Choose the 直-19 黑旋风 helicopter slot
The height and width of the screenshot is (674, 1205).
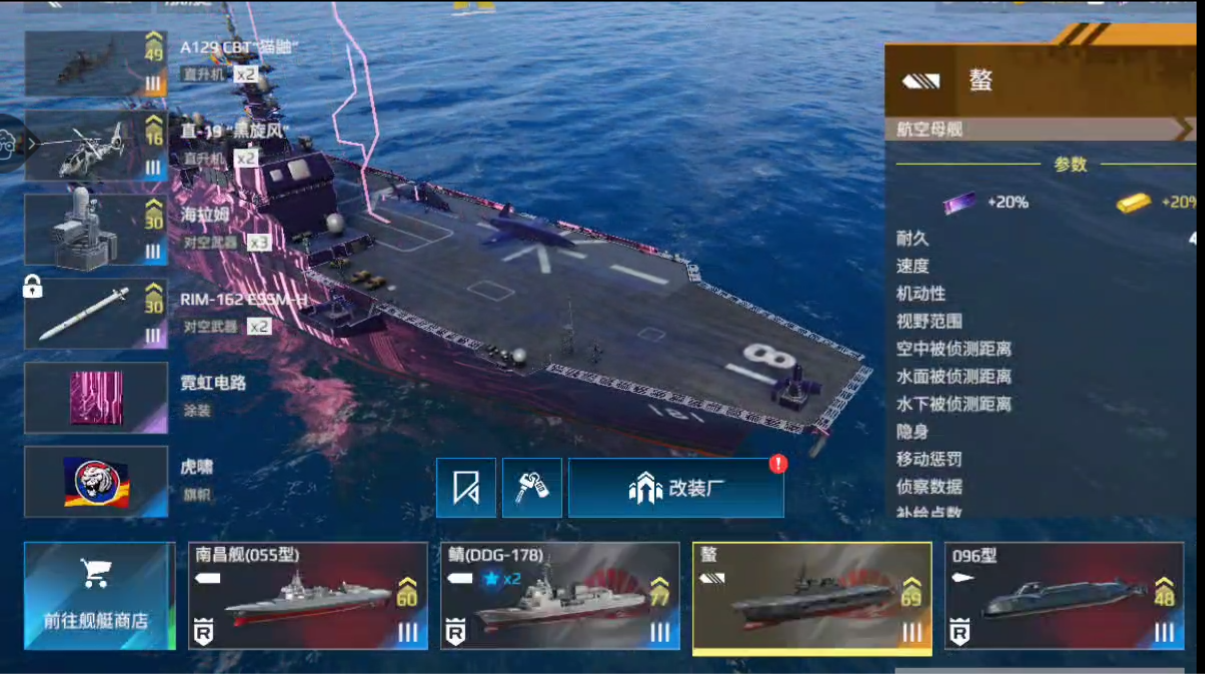click(96, 147)
